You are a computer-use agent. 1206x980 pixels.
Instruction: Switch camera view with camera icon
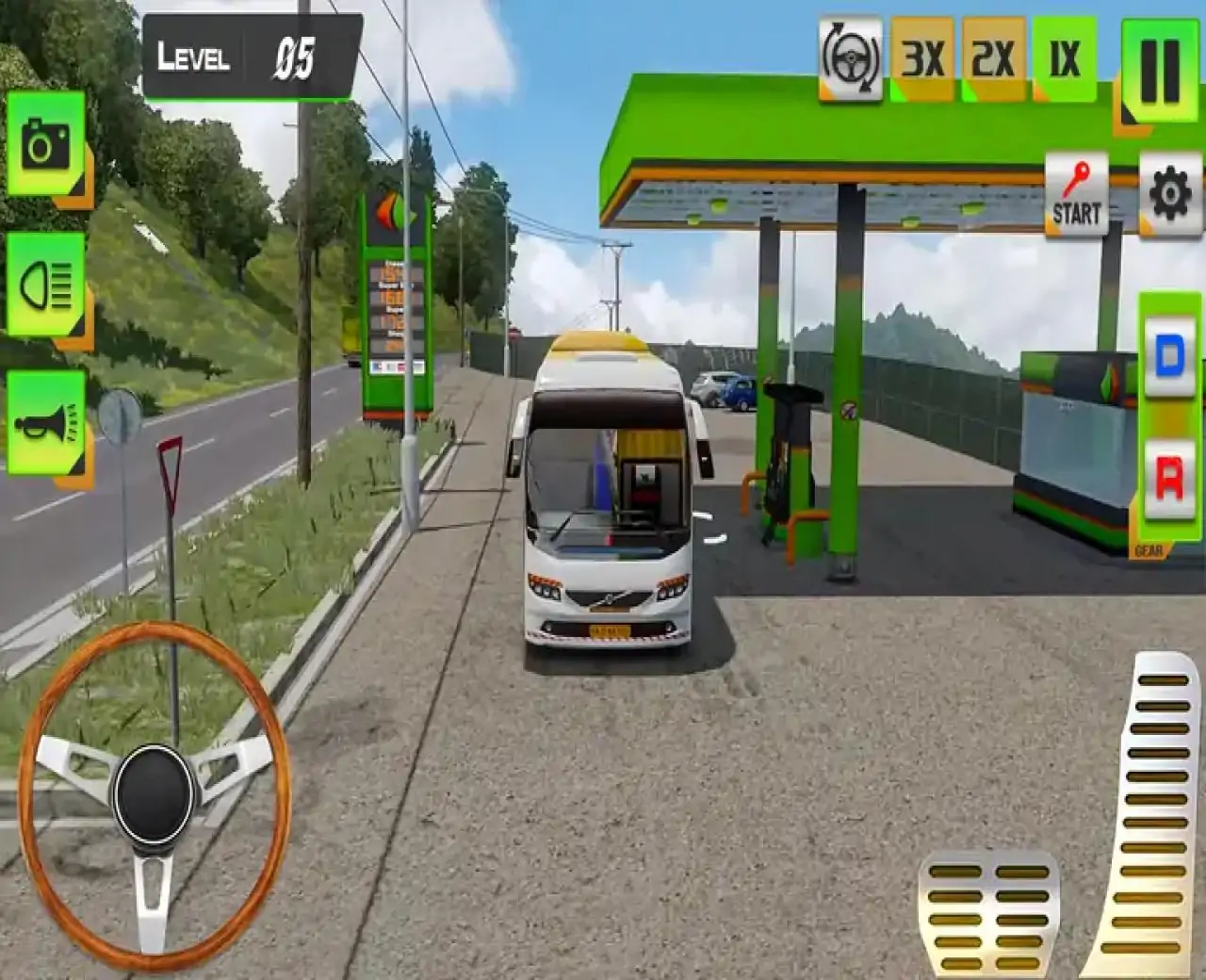pyautogui.click(x=46, y=144)
